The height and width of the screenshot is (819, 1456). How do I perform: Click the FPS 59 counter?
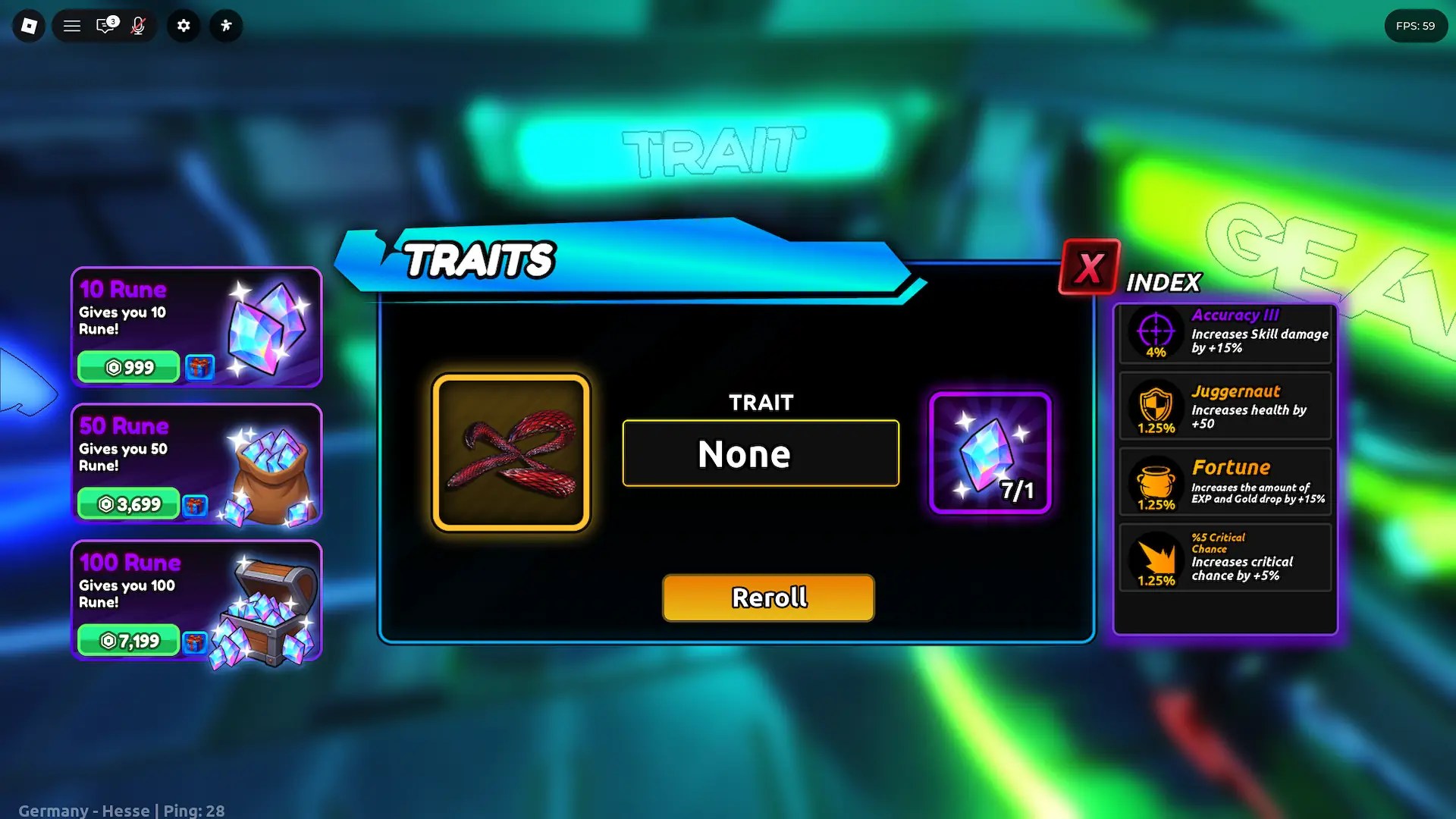tap(1415, 25)
